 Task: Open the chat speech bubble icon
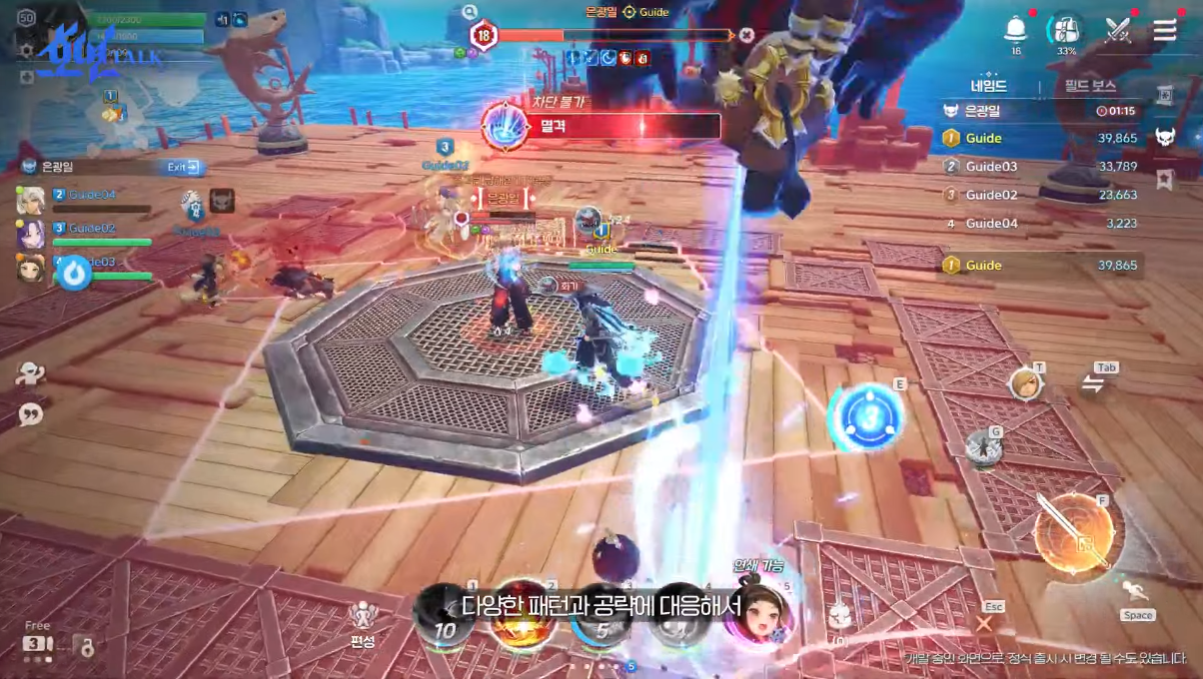tap(31, 414)
